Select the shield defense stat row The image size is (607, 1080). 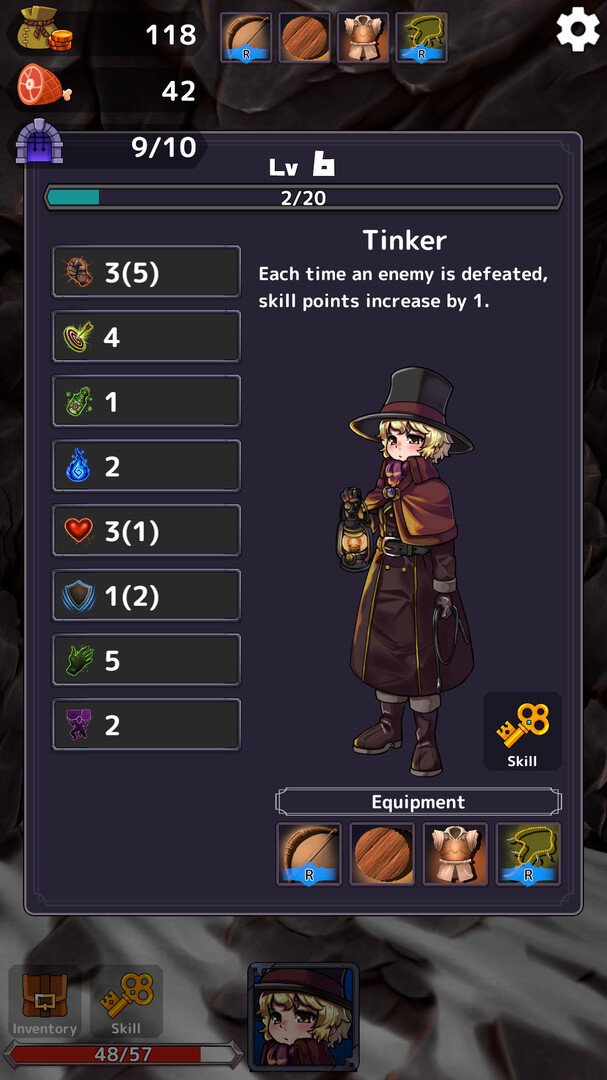146,596
